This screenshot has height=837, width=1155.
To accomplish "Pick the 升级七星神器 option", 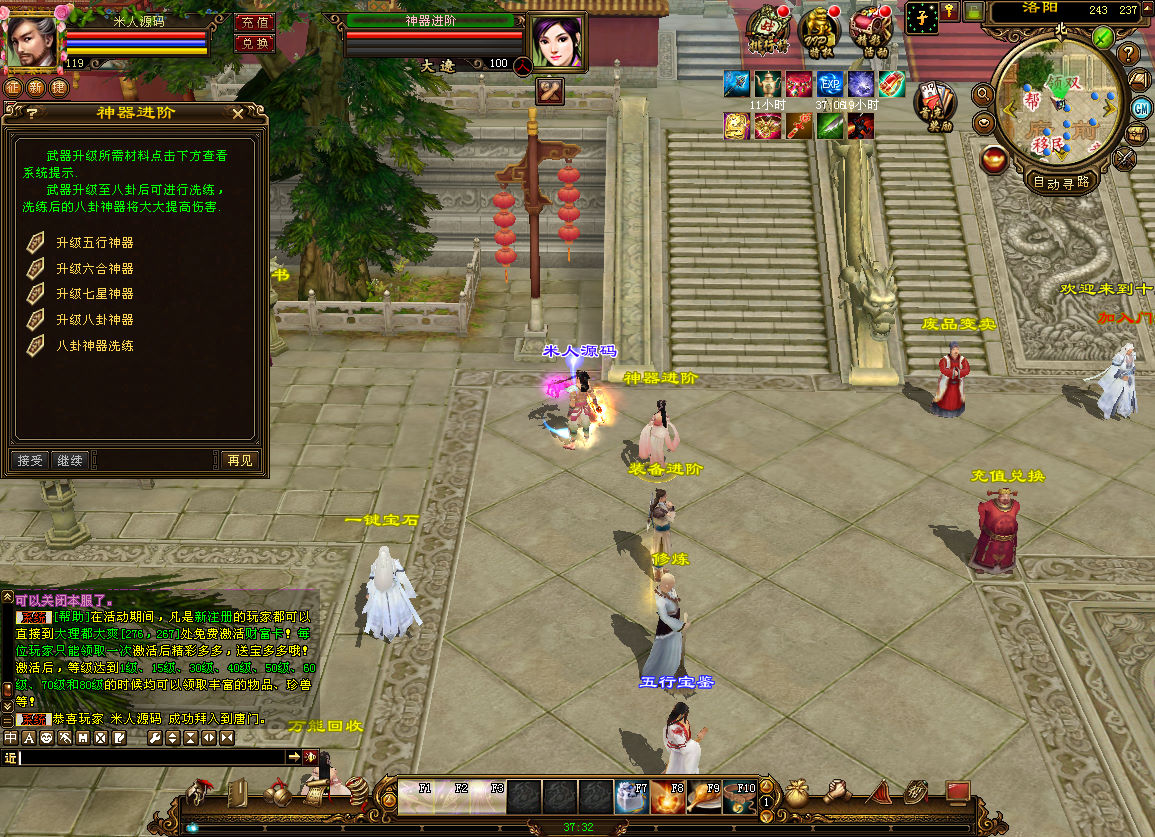I will pos(94,294).
